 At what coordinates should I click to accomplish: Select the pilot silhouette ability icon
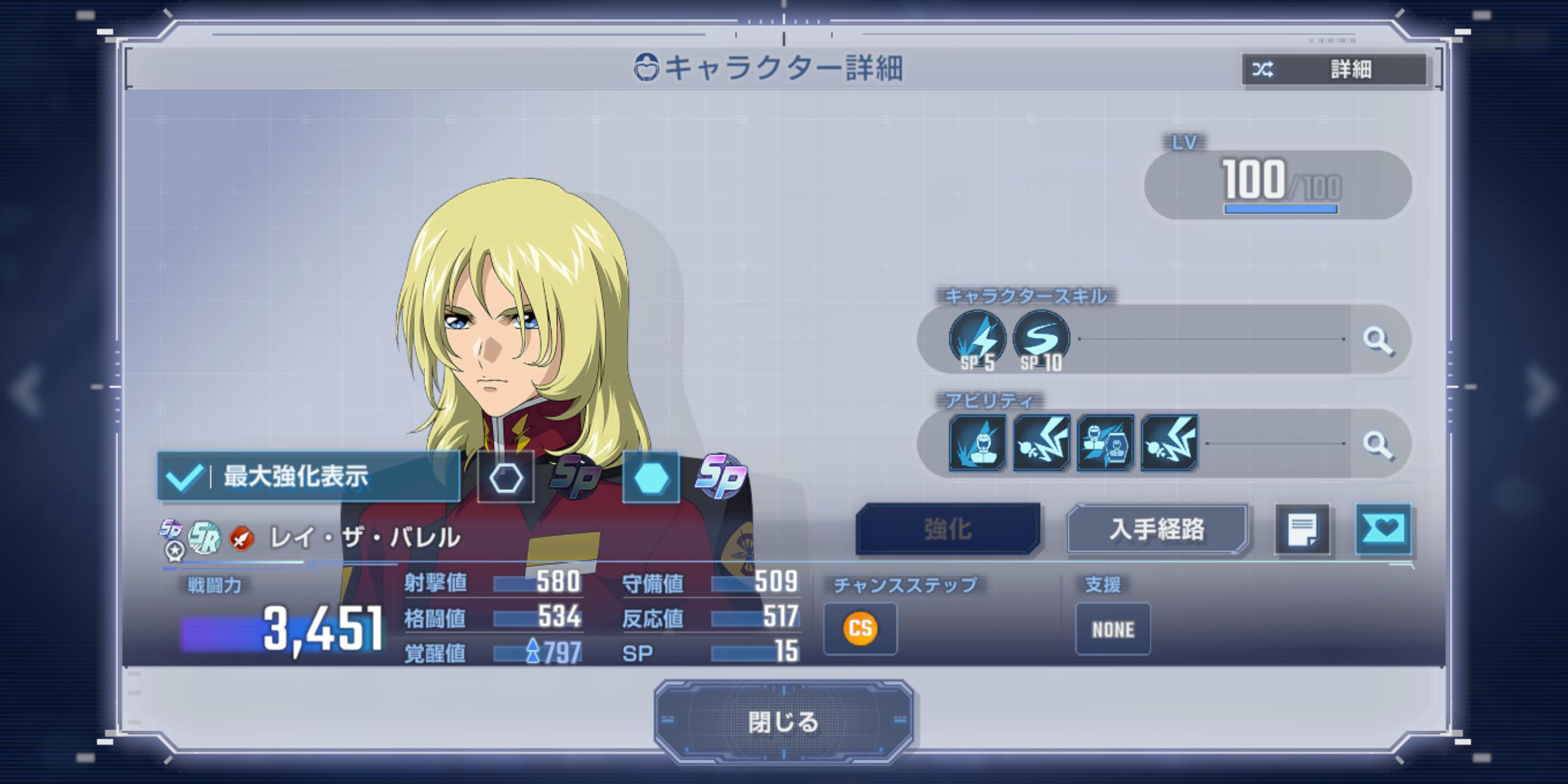[978, 443]
